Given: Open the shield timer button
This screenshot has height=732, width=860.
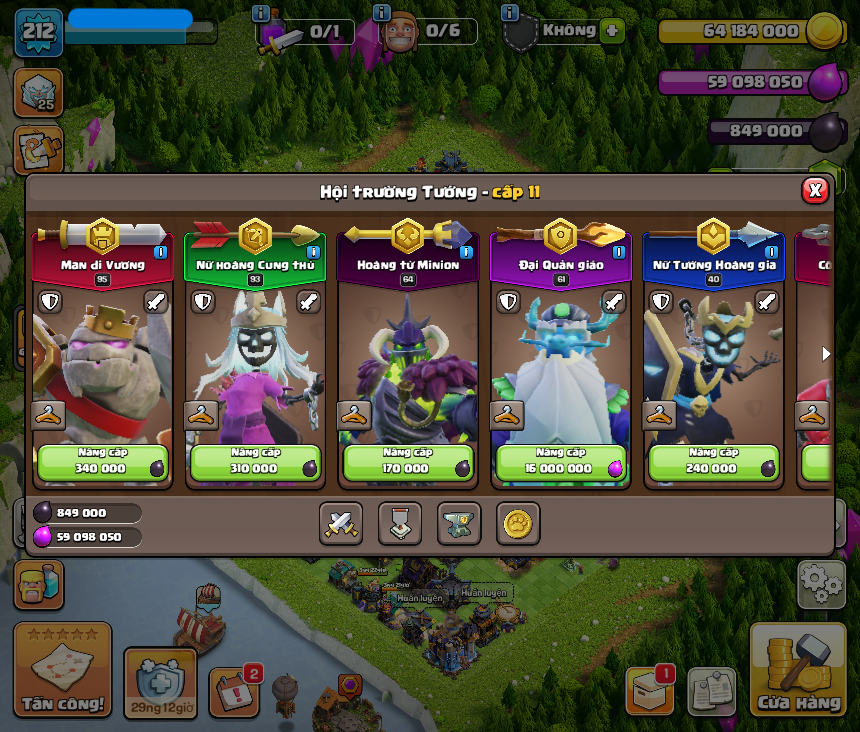Looking at the screenshot, I should [160, 682].
